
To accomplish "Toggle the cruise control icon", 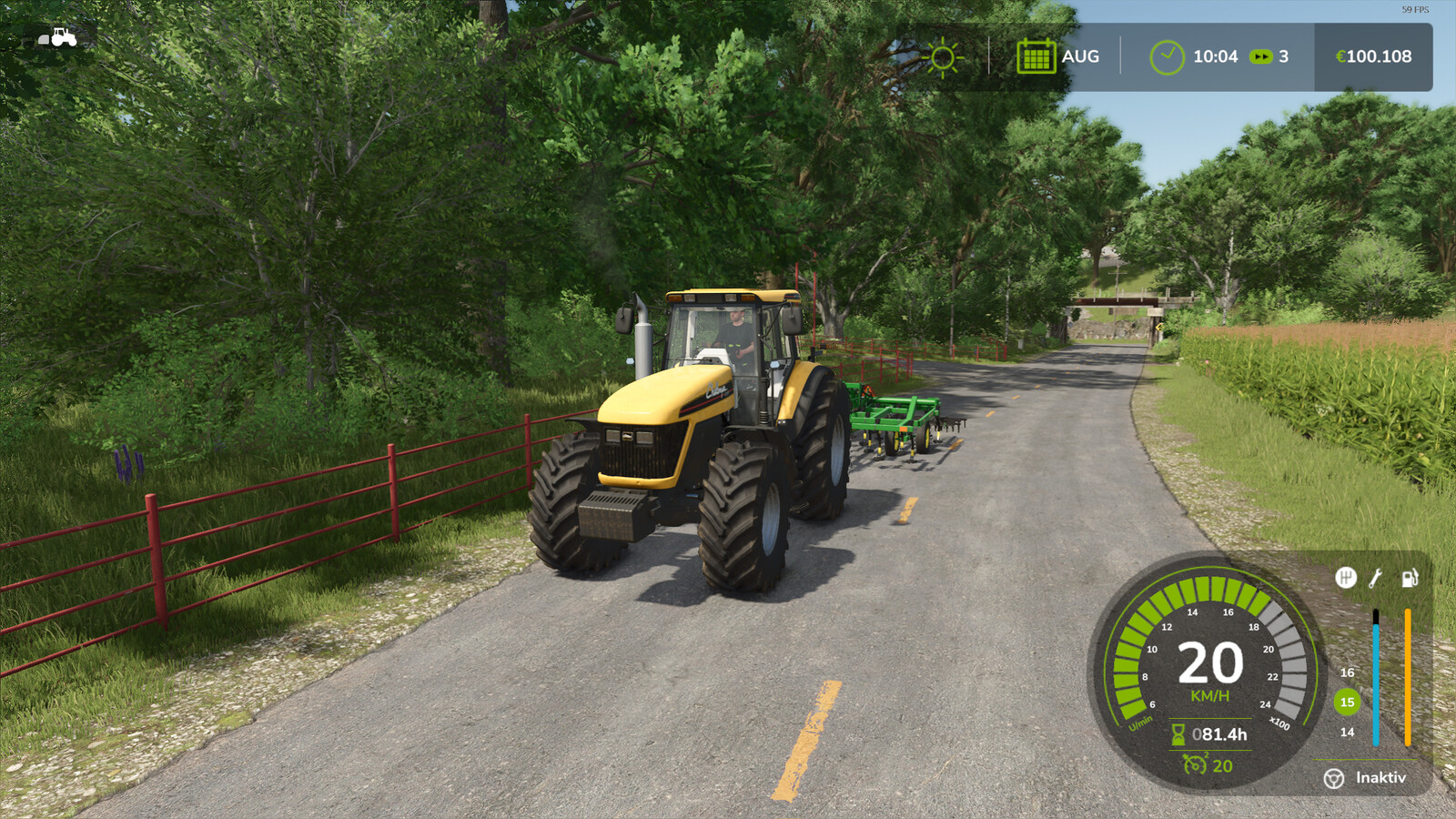I will (x=1194, y=764).
